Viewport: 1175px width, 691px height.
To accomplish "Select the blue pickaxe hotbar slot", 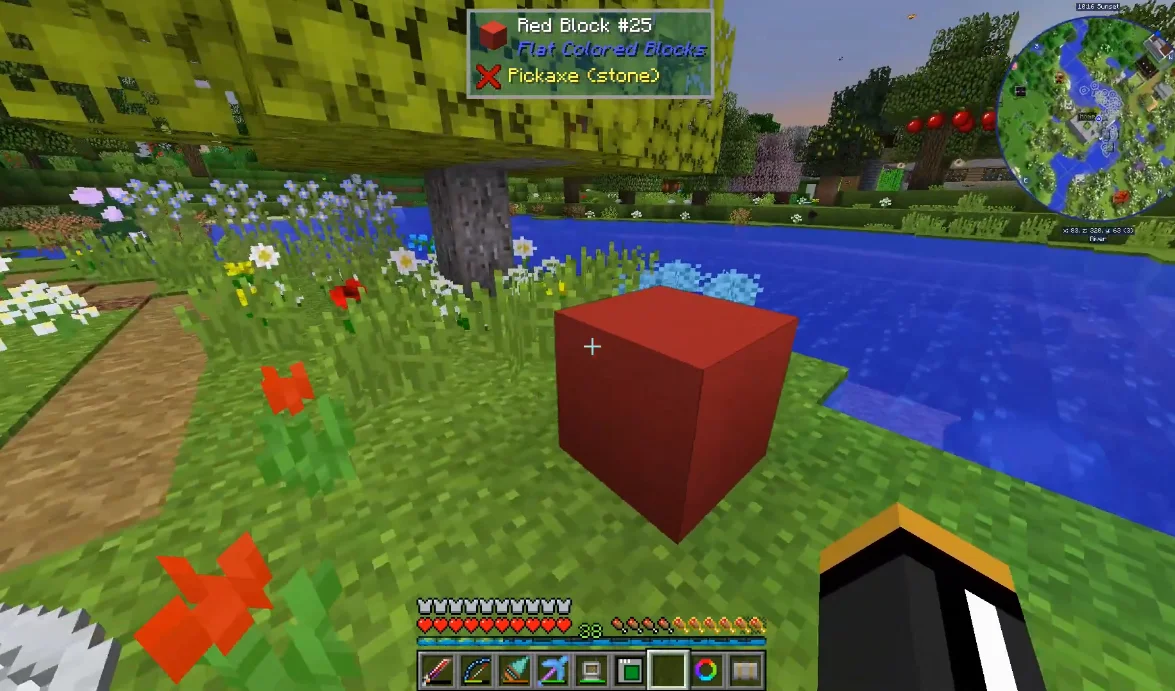I will point(552,669).
